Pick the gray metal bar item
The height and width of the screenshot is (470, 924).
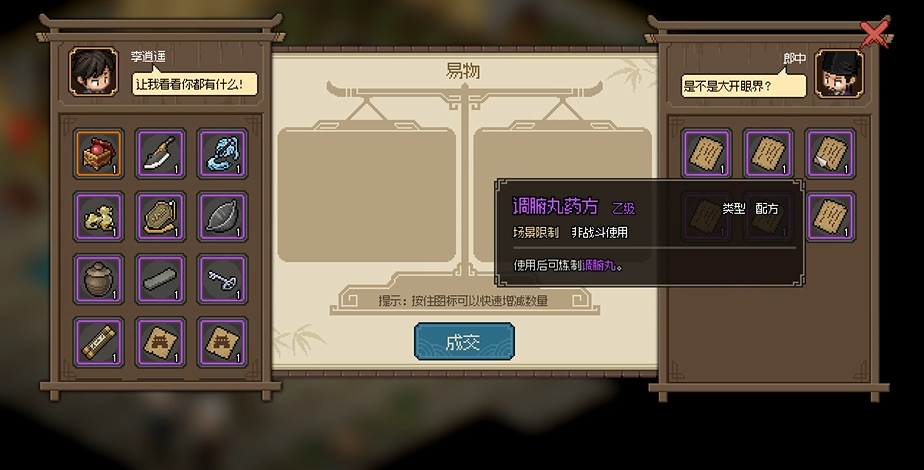tap(160, 279)
